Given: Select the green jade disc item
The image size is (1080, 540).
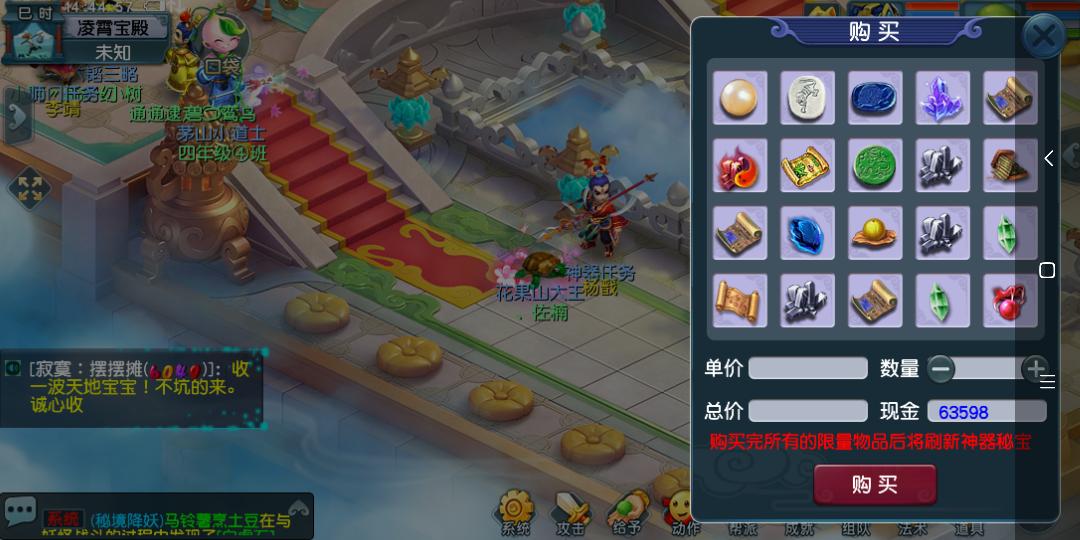Looking at the screenshot, I should tap(875, 165).
